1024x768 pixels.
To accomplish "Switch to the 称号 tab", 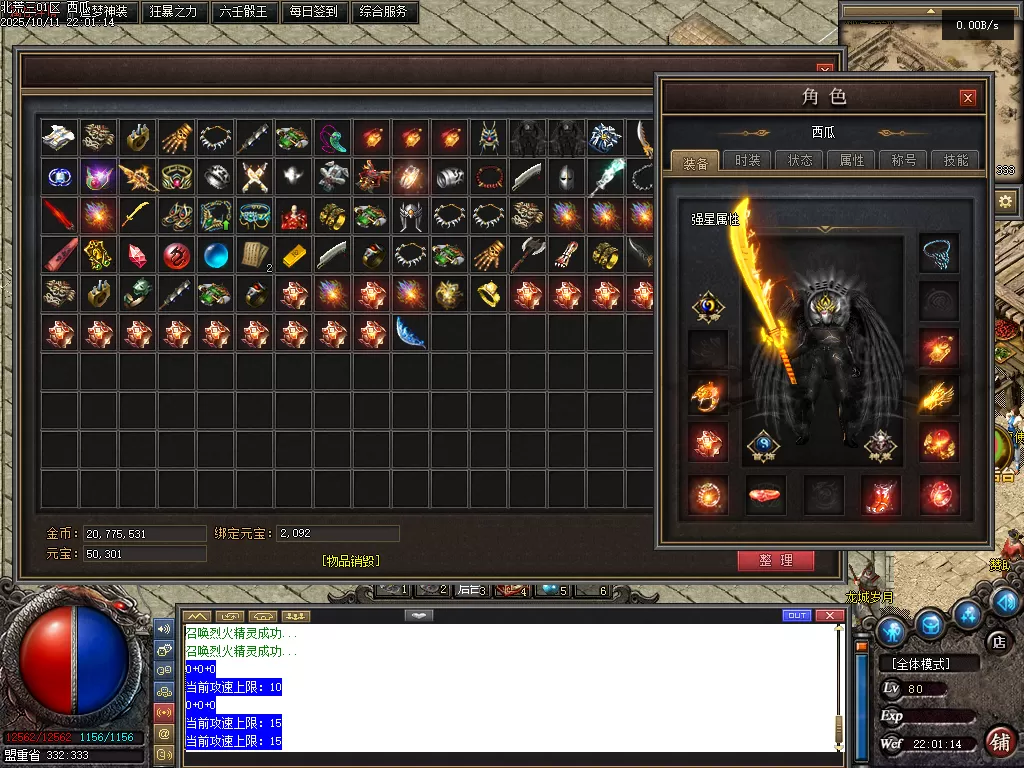I will tap(904, 160).
